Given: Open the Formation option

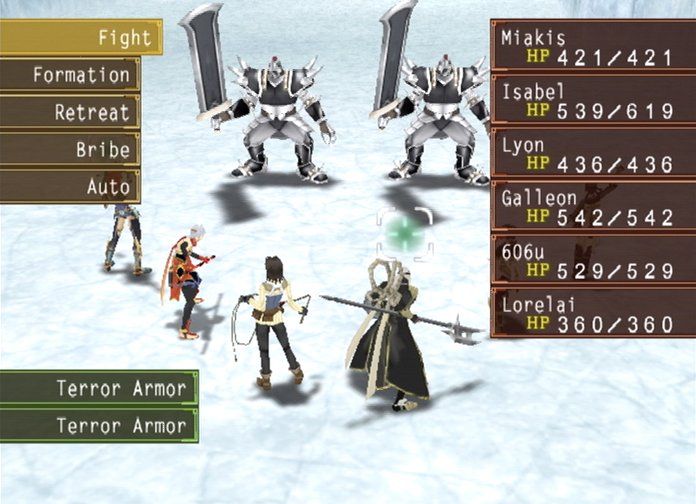Looking at the screenshot, I should click(x=68, y=75).
